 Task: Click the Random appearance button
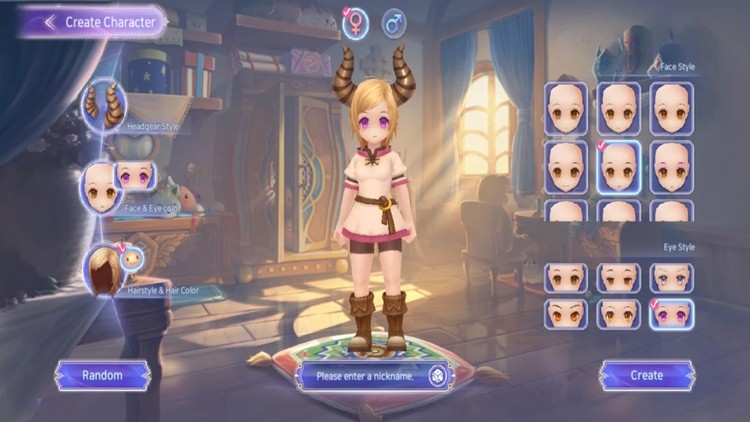[102, 375]
